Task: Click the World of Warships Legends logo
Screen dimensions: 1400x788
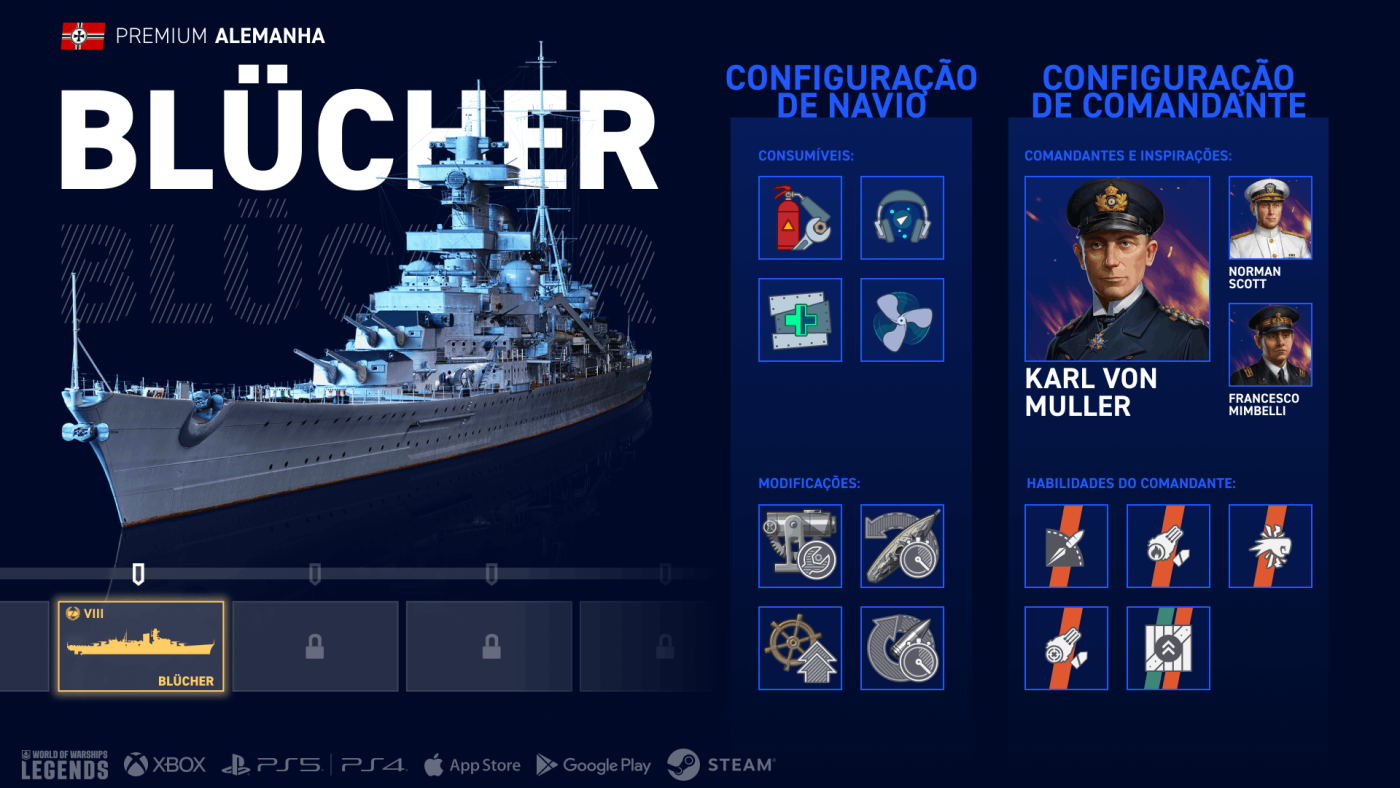Action: tap(64, 764)
